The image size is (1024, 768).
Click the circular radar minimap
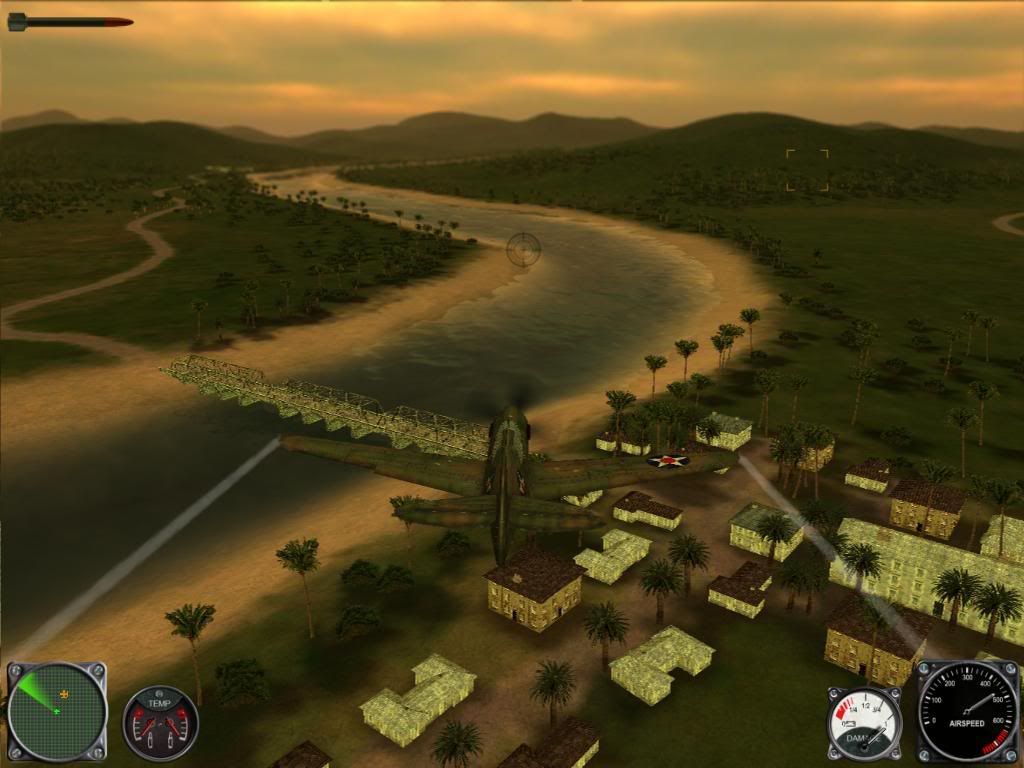click(x=56, y=712)
